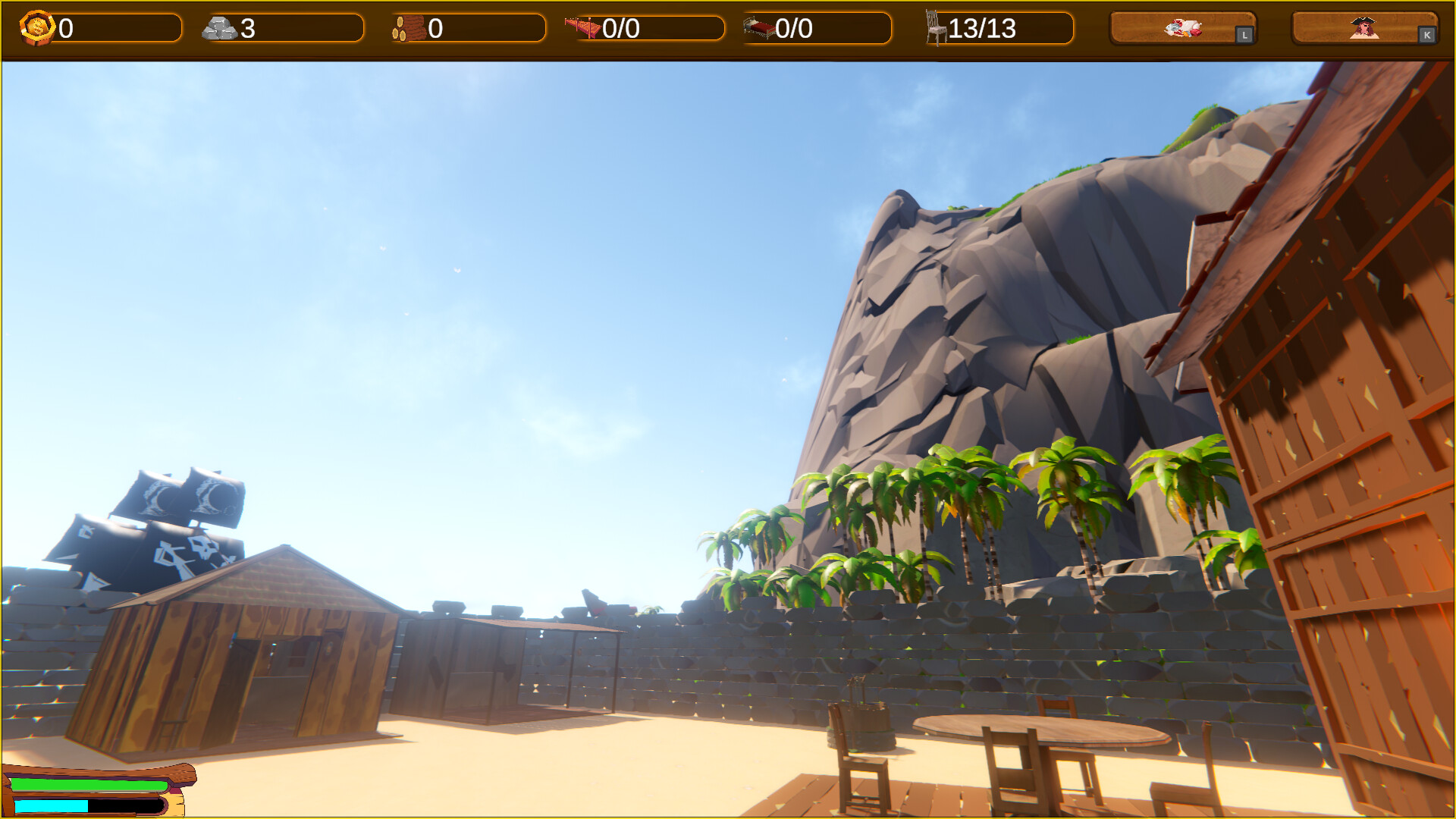Select the bed count icon
Image resolution: width=1456 pixels, height=819 pixels.
[x=758, y=27]
